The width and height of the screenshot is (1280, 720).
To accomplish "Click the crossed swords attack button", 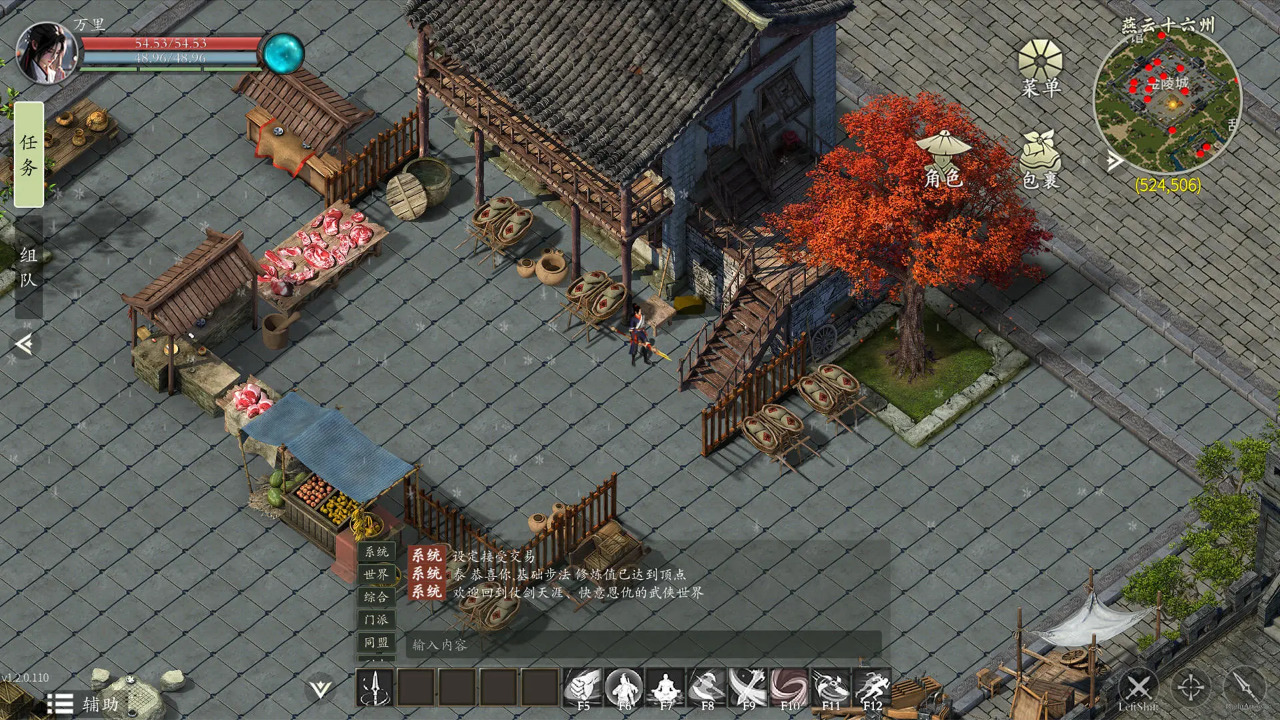I will tap(1138, 687).
